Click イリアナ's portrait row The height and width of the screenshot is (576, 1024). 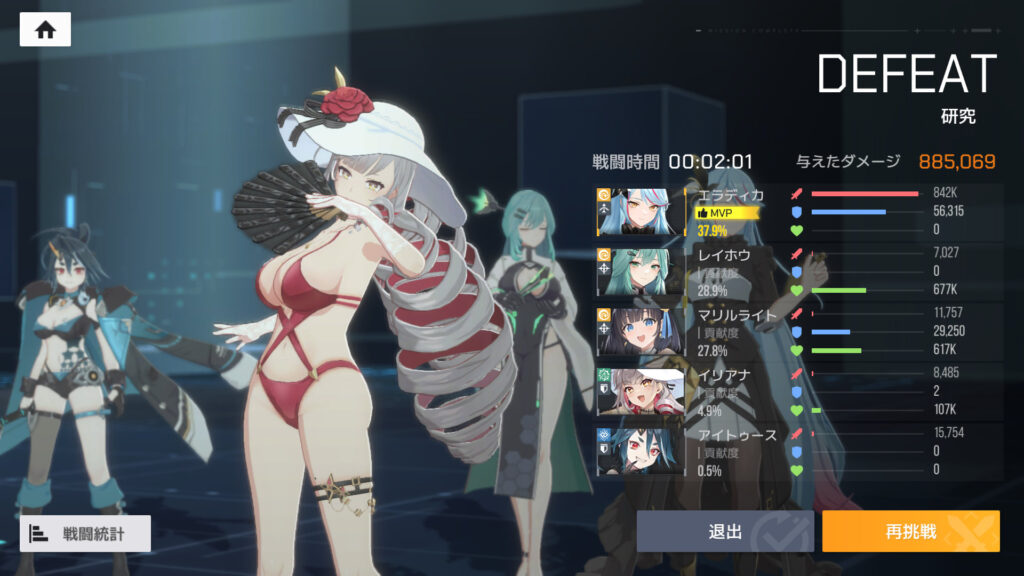[640, 392]
